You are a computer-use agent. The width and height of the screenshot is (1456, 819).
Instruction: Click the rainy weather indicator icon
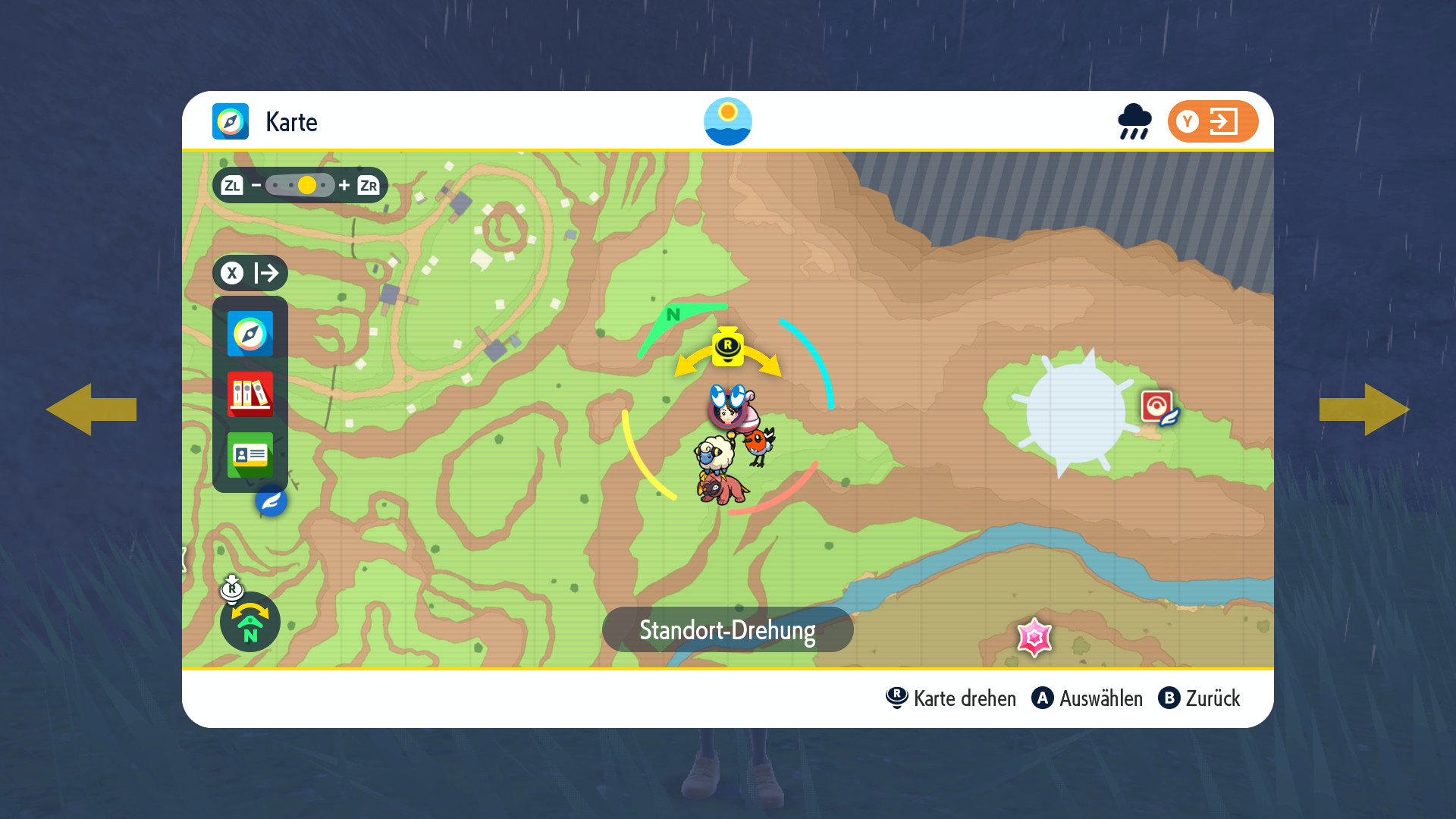click(x=1134, y=121)
